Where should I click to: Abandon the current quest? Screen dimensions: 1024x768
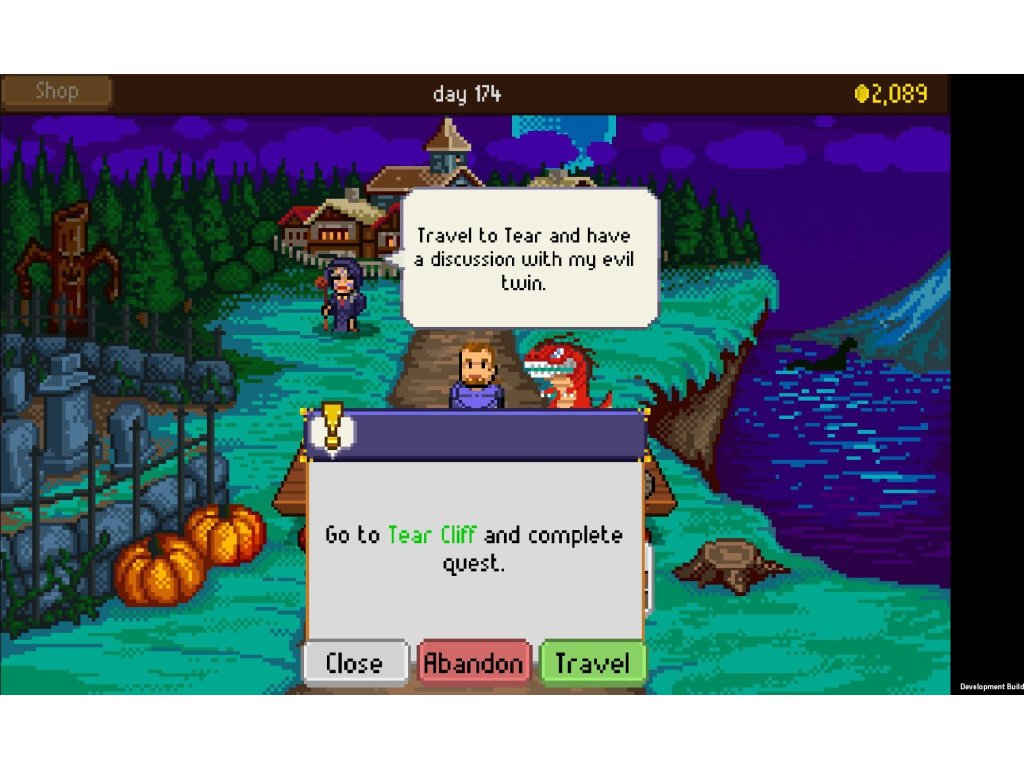click(x=473, y=663)
